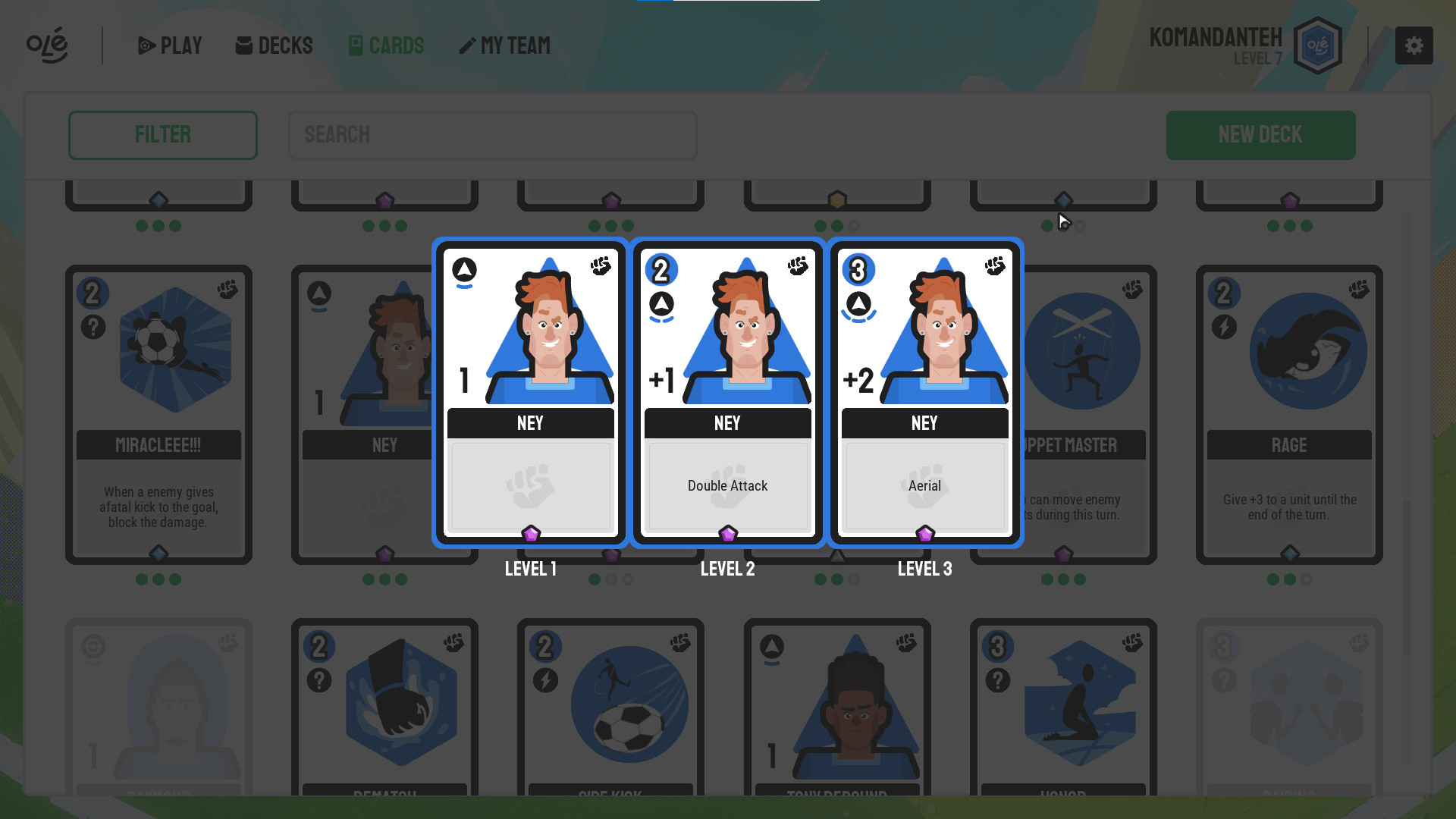
Task: Click the fist icon on Level 1 Ney card
Action: click(600, 266)
